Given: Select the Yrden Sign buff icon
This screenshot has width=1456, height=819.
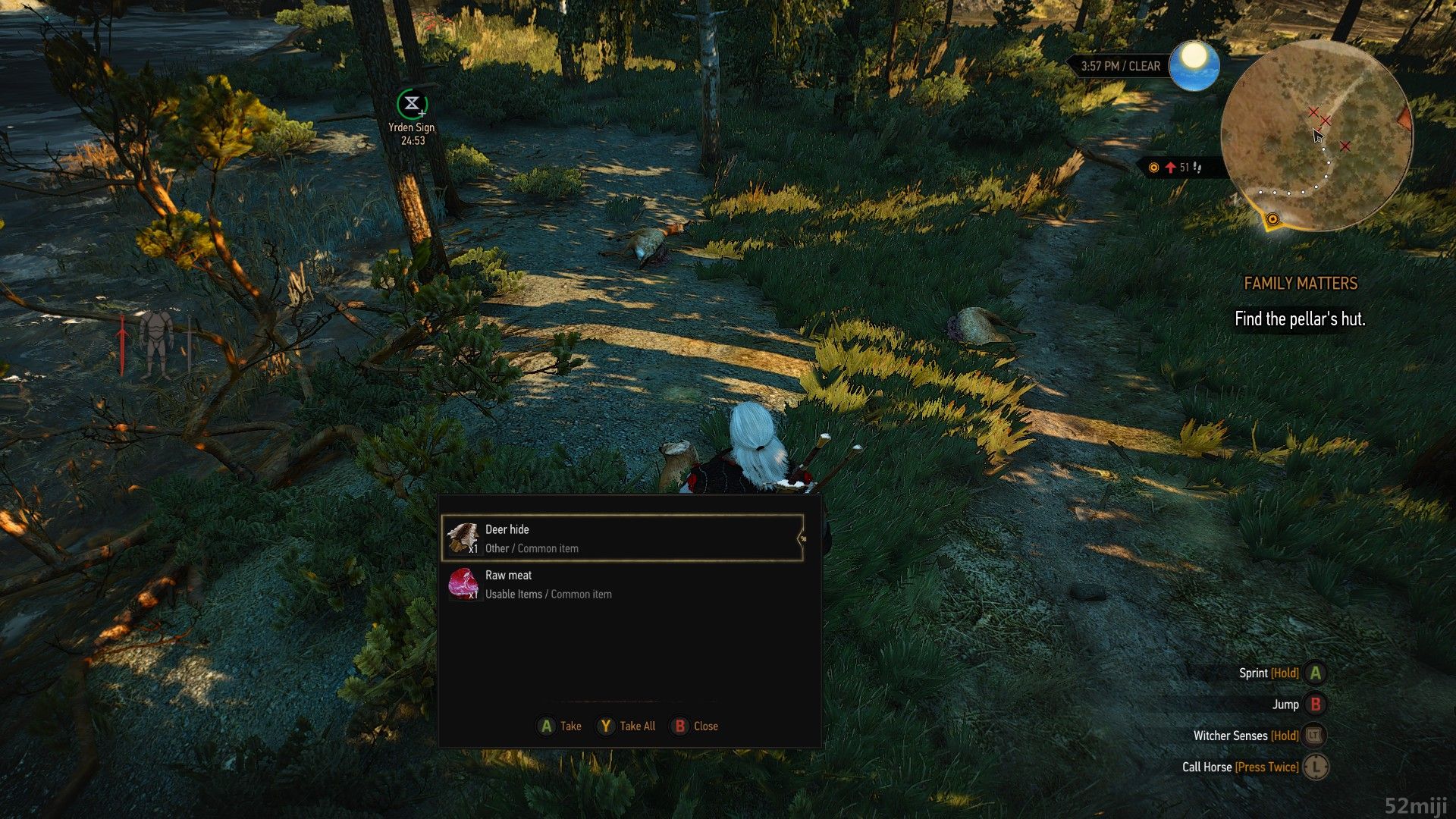Looking at the screenshot, I should coord(412,104).
